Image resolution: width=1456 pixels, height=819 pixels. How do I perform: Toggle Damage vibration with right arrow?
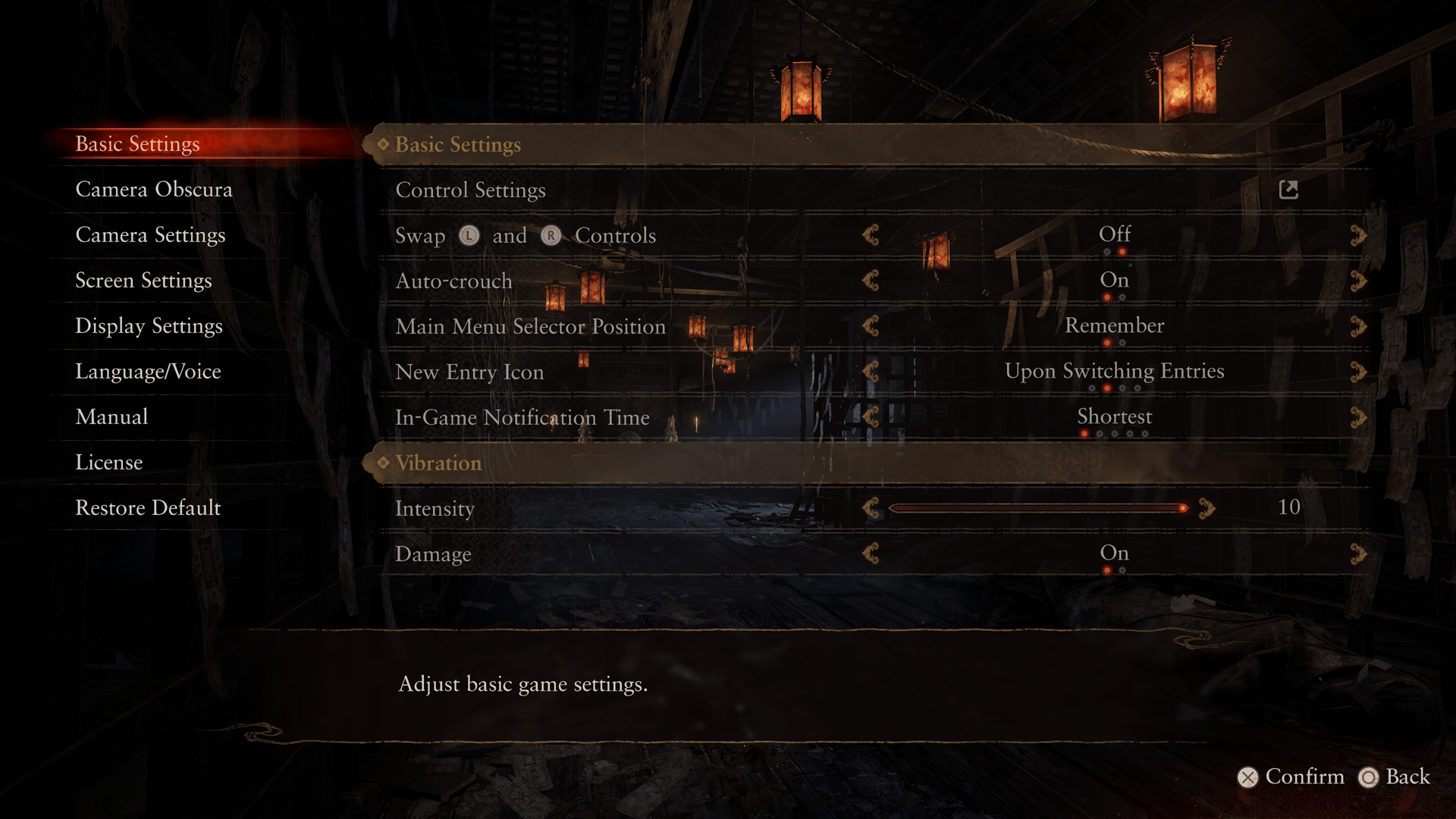pyautogui.click(x=1357, y=554)
